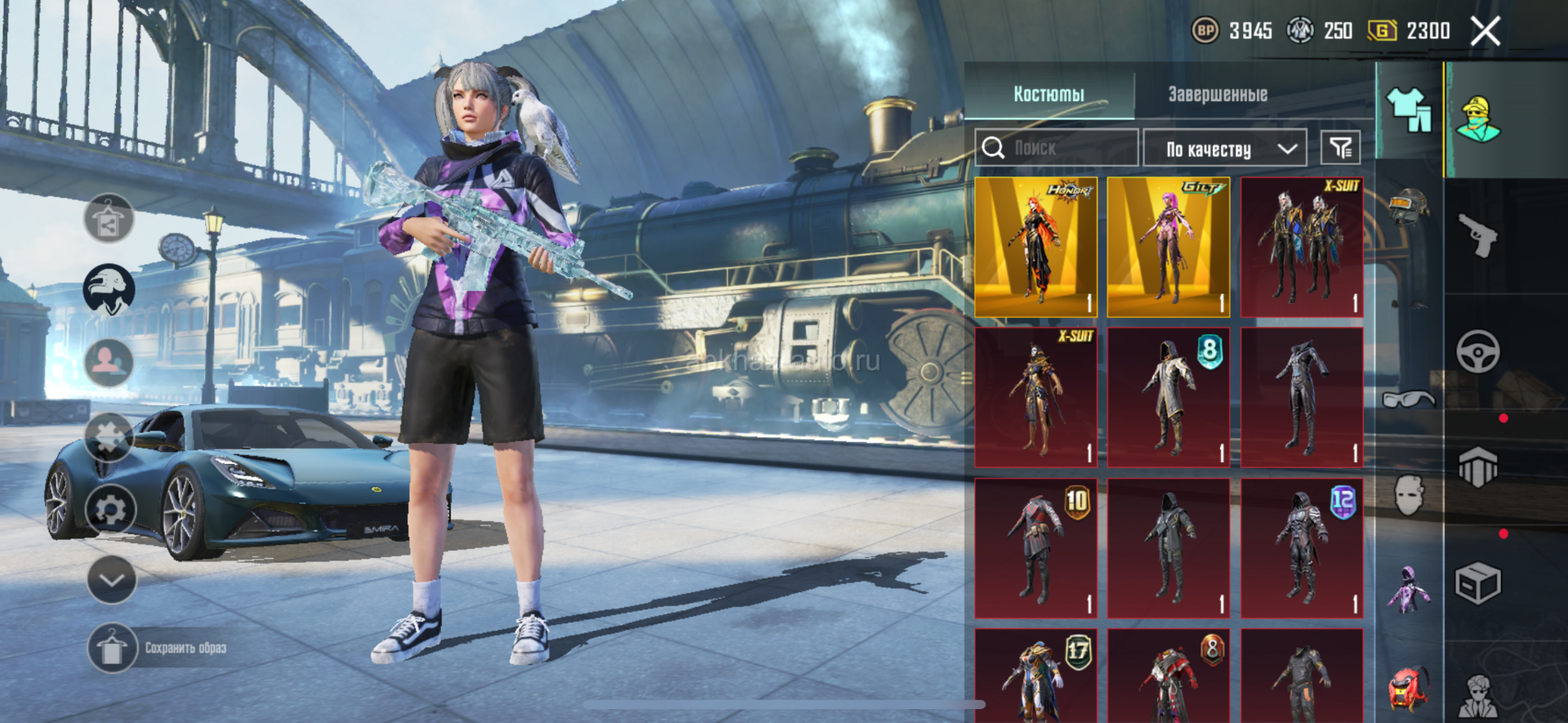1568x723 pixels.
Task: Click the Поиск search field
Action: coord(1057,148)
